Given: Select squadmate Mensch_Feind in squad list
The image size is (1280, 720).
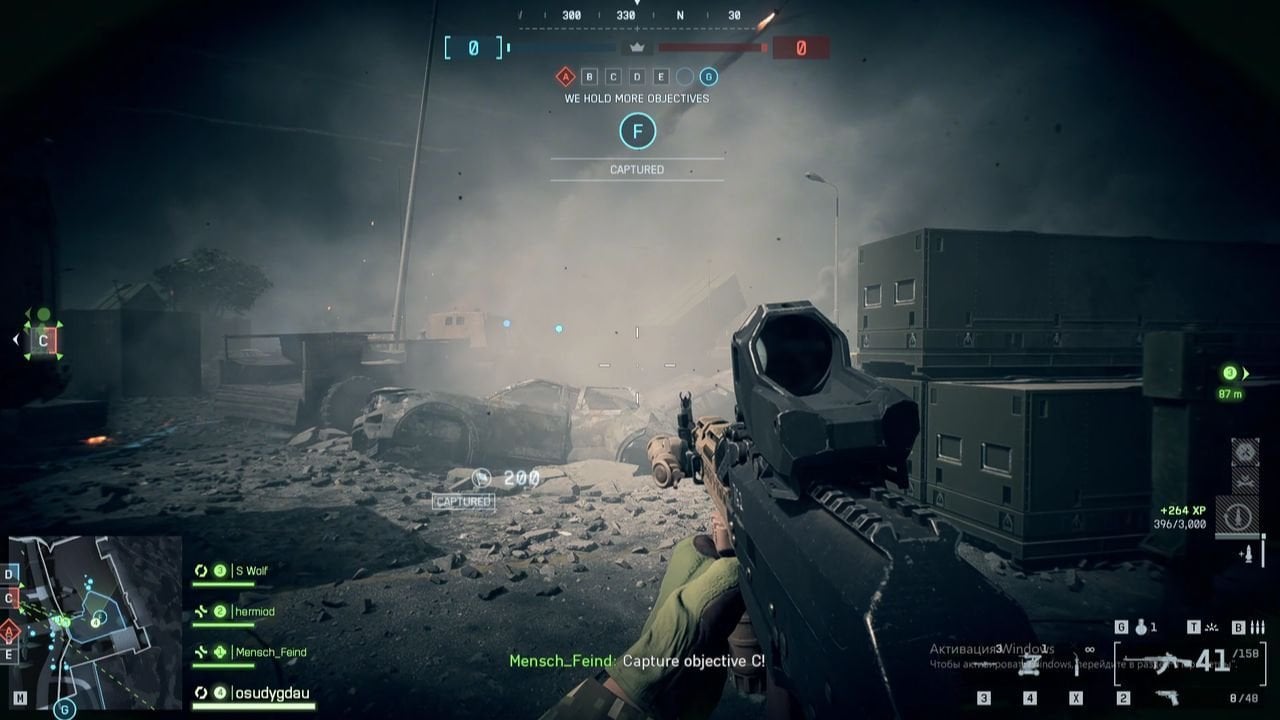Looking at the screenshot, I should pyautogui.click(x=270, y=652).
